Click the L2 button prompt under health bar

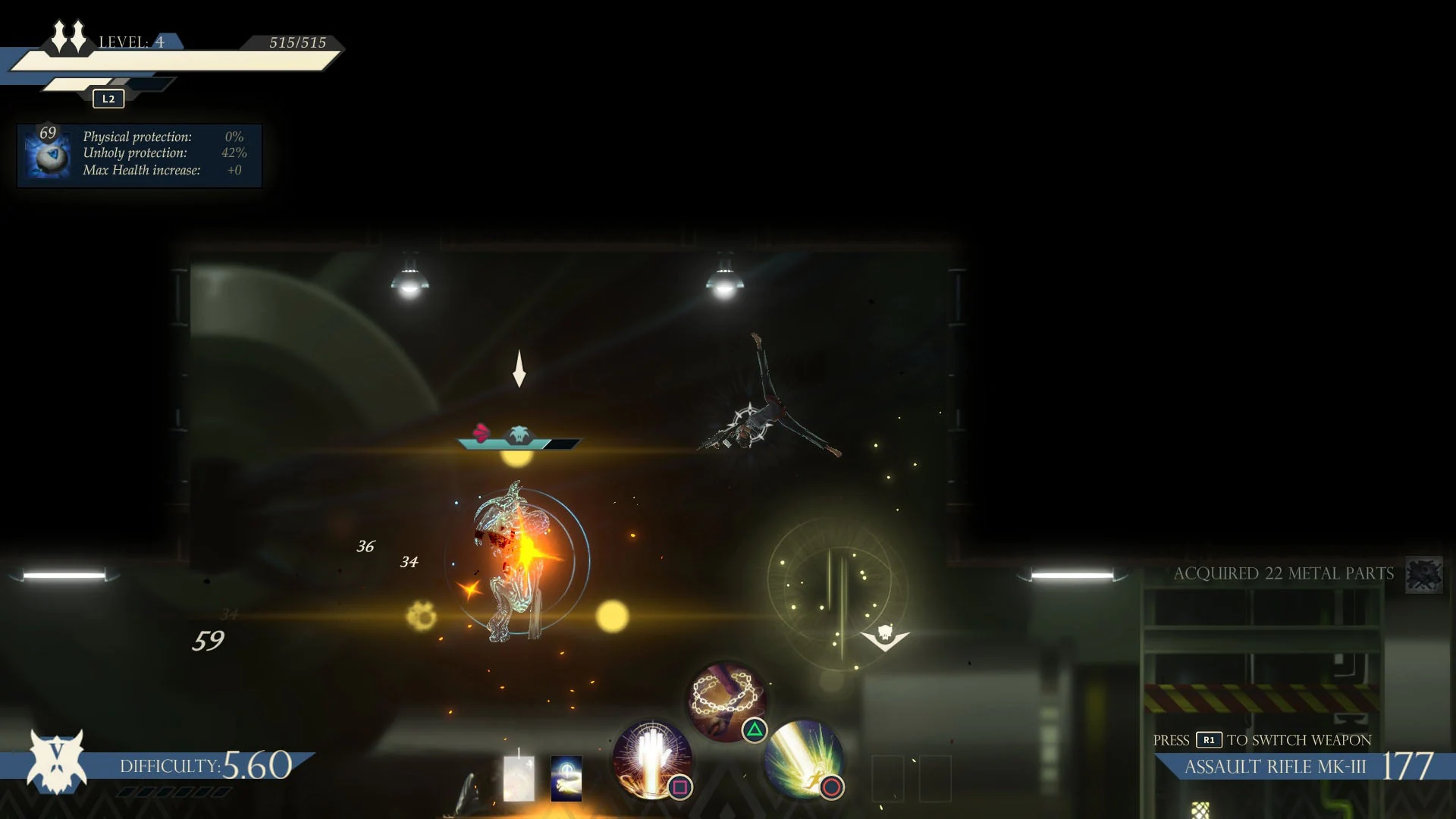[x=108, y=98]
